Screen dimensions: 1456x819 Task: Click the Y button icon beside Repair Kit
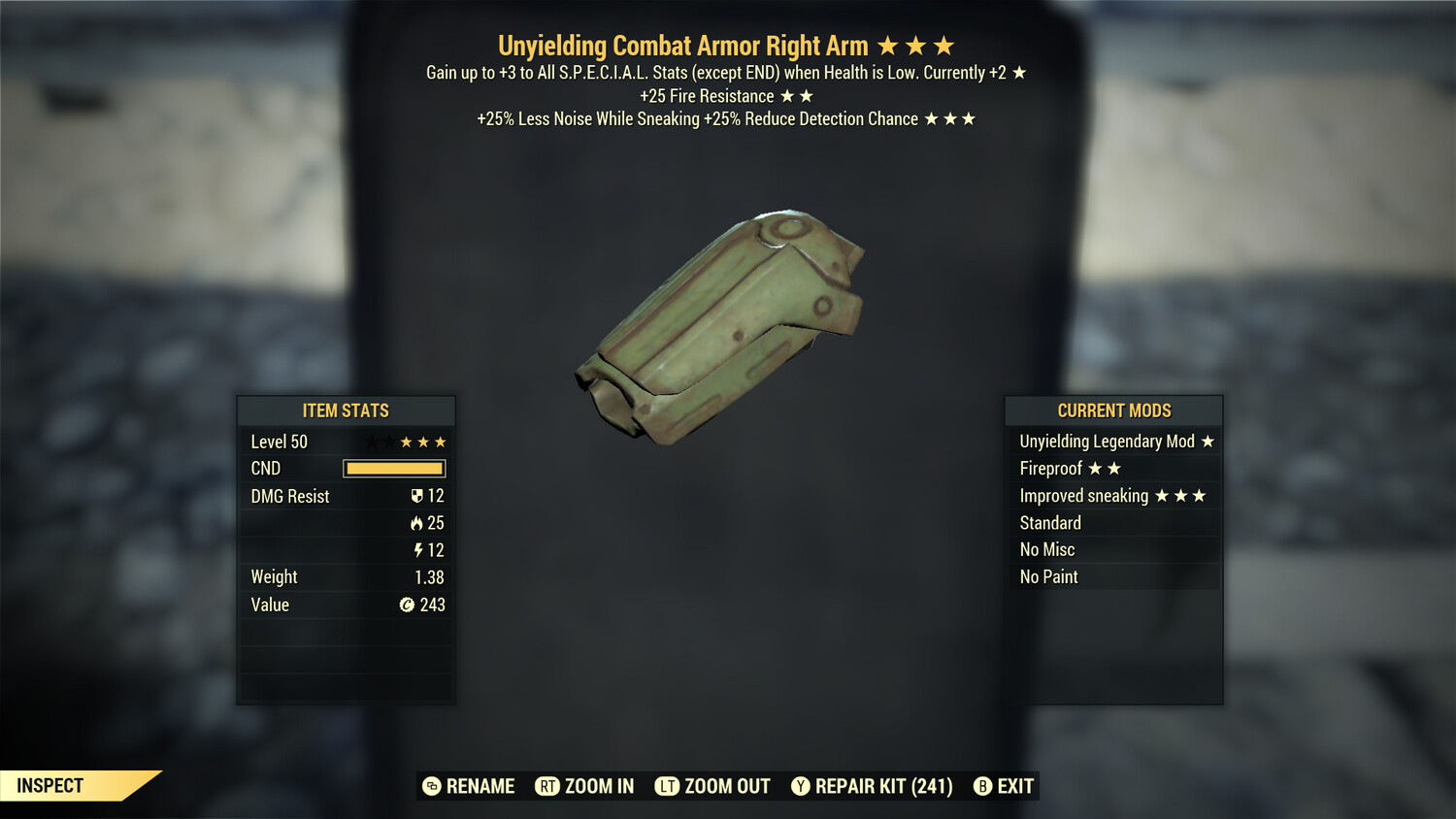[801, 787]
